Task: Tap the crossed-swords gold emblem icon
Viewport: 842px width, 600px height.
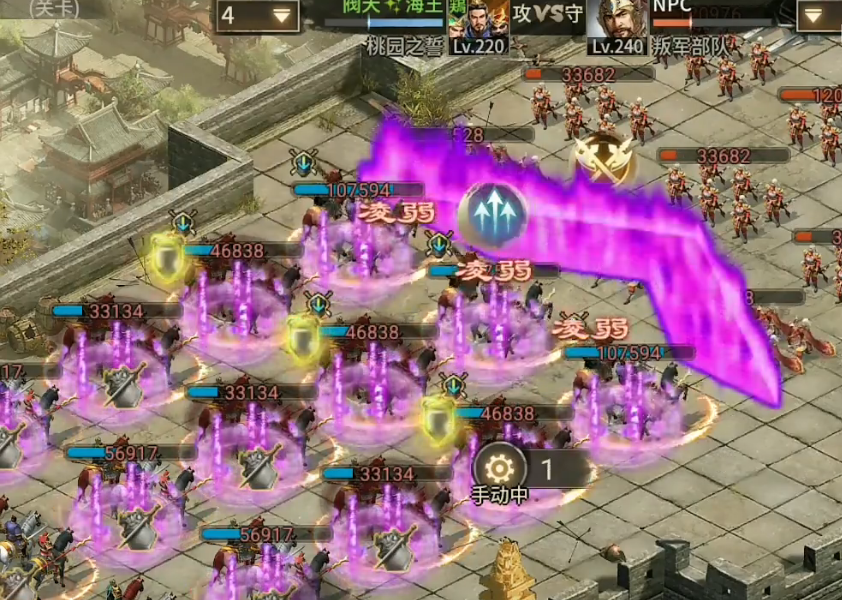Action: pos(604,159)
